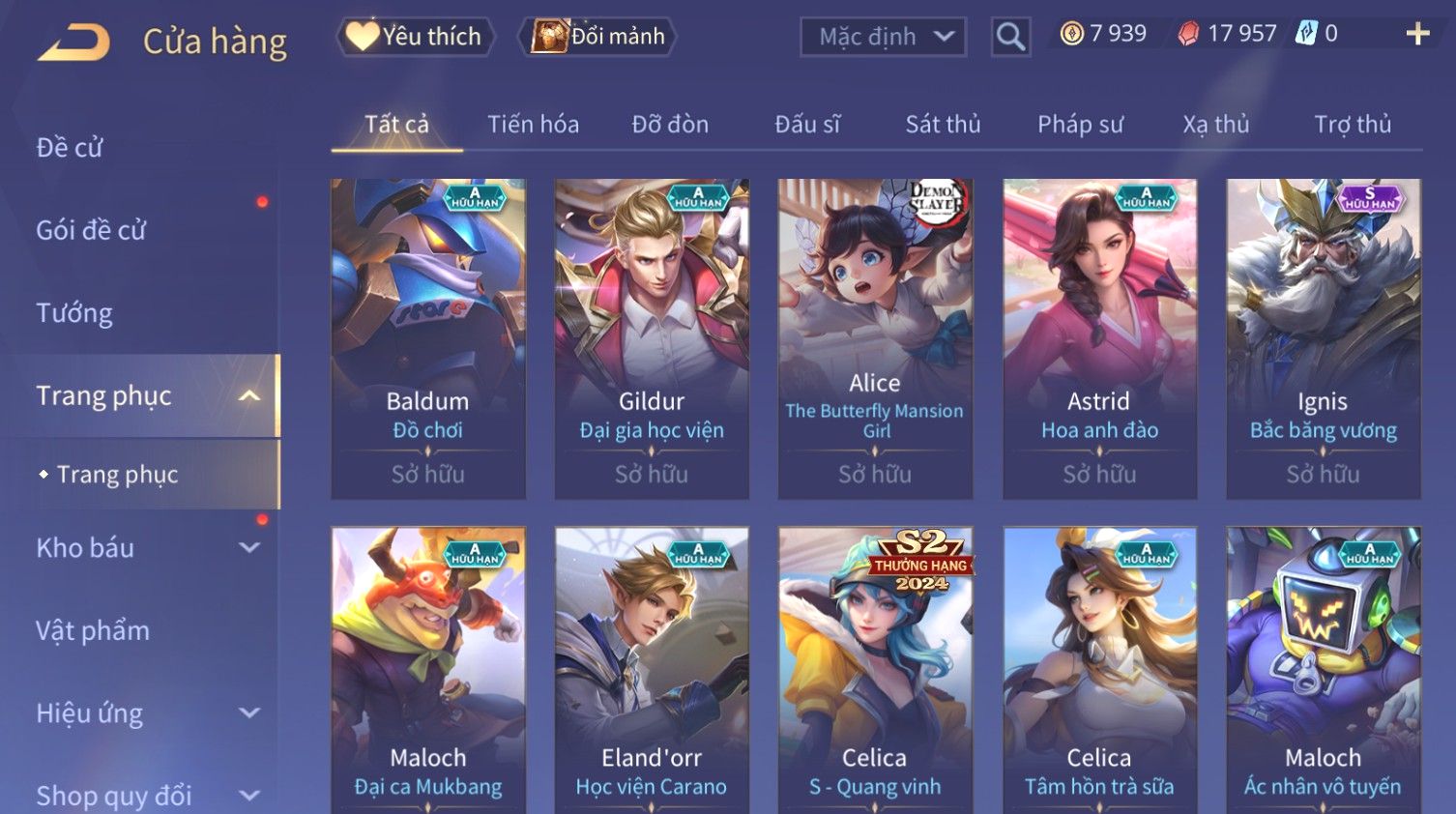Choose the Ignis Bắc băng vương skin
The image size is (1456, 814).
(1323, 338)
